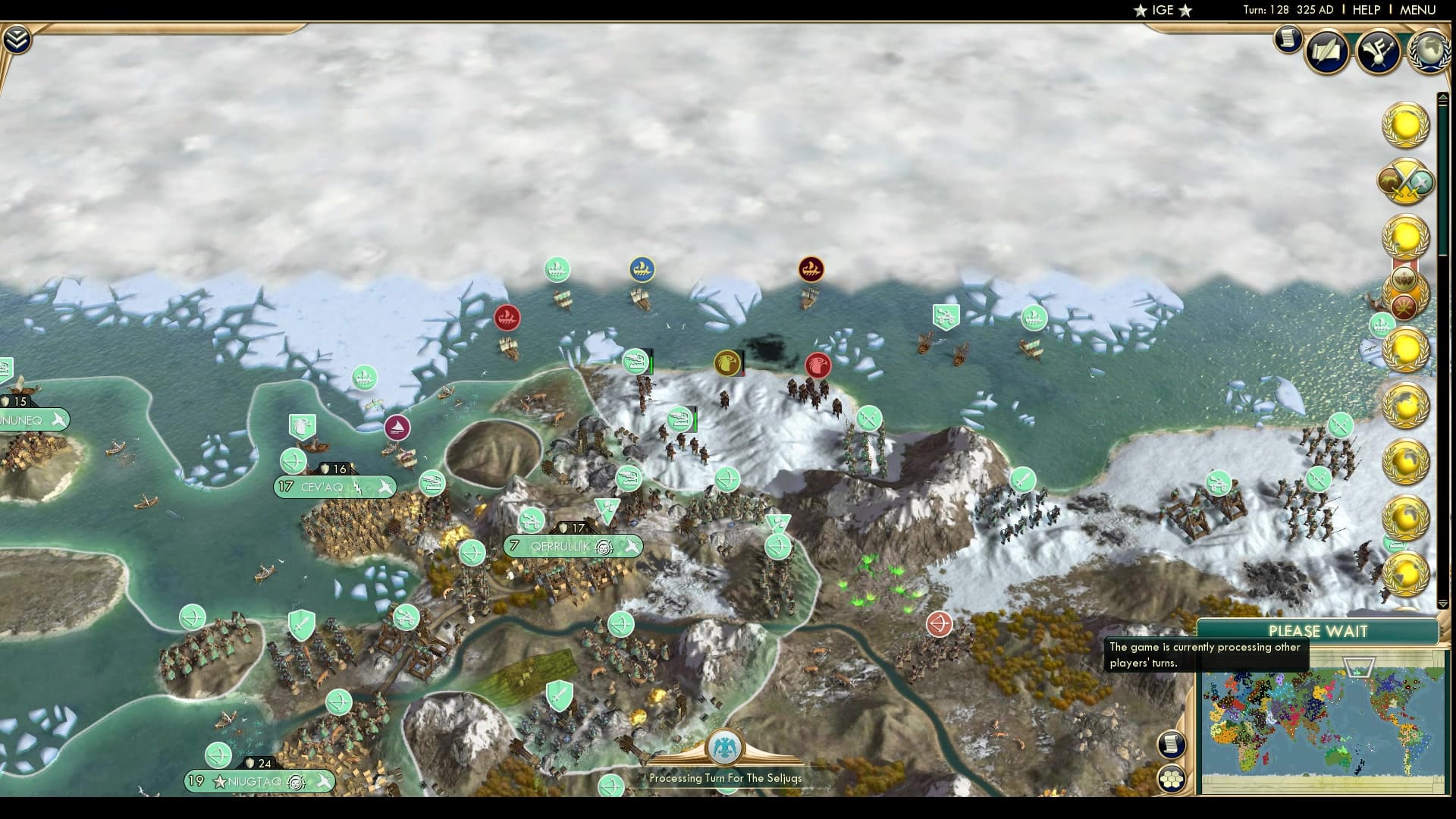Open the quill-and-scroll overview icon
1456x819 pixels.
[1329, 52]
